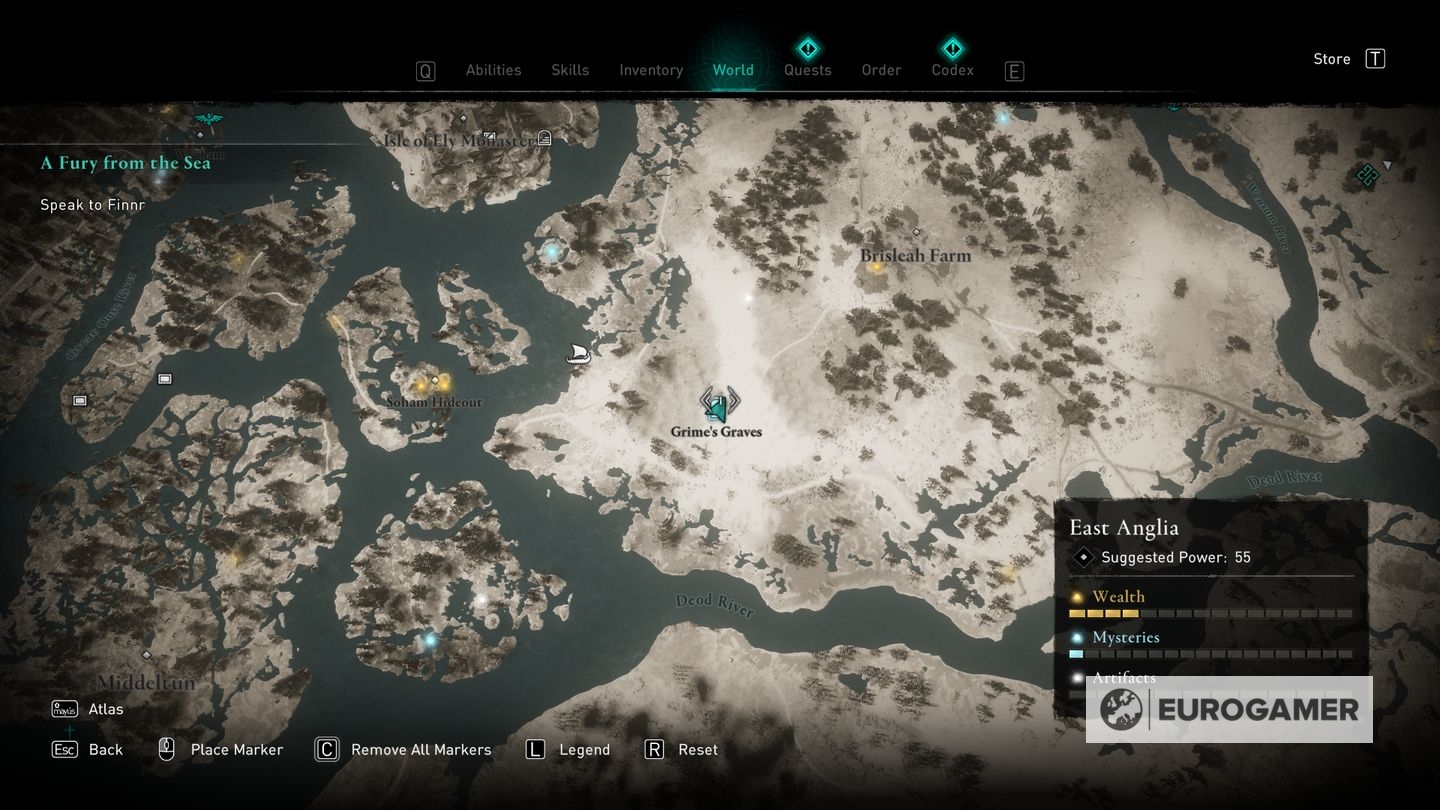Click the blue Mysteries icon in East Anglia panel

tap(1077, 637)
